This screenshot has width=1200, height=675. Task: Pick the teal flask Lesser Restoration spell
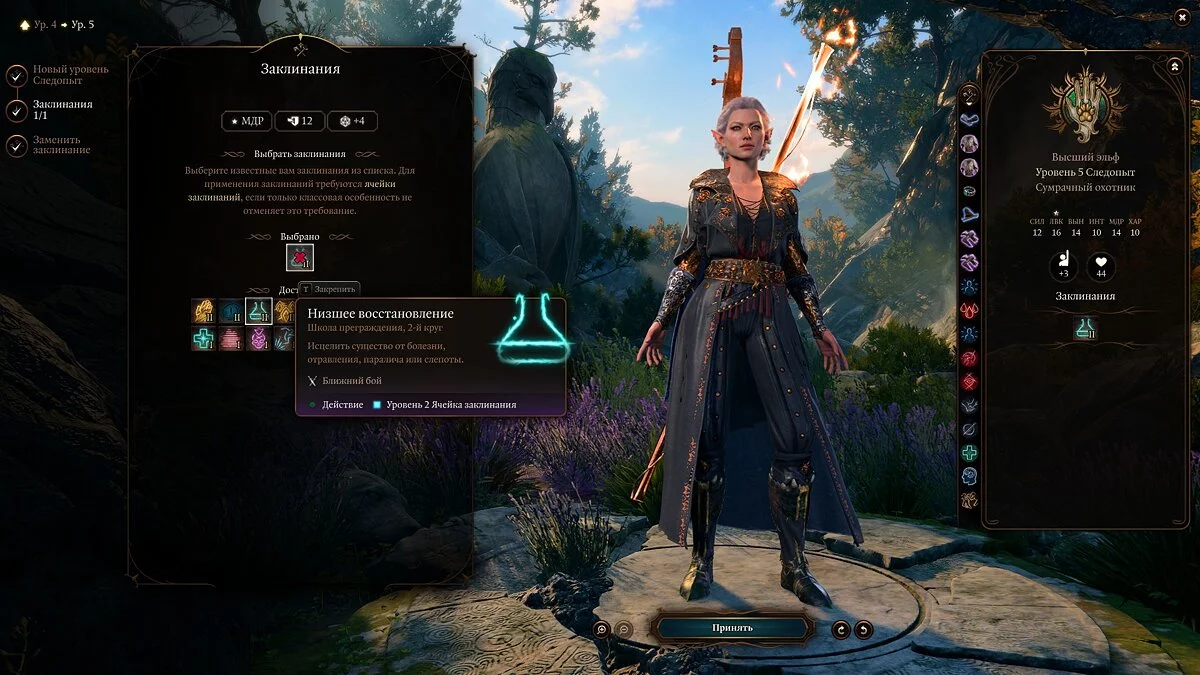[258, 311]
